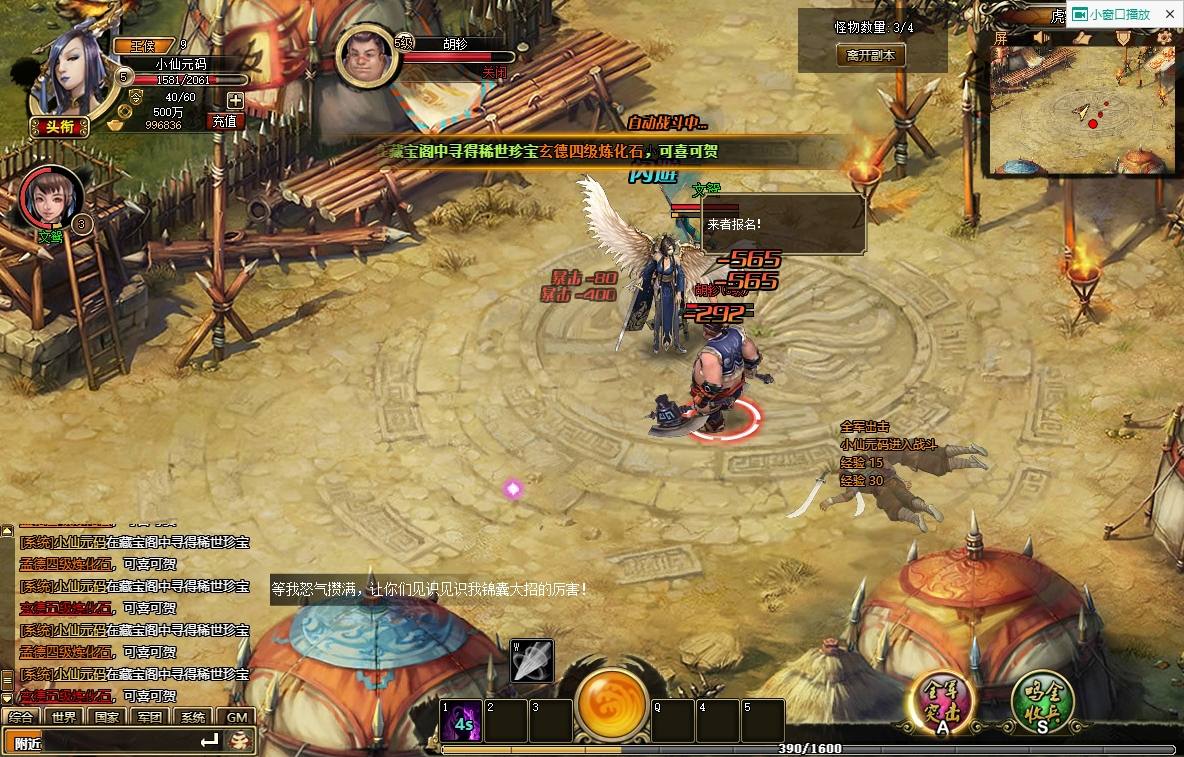Image resolution: width=1184 pixels, height=757 pixels.
Task: Click the 充值 recharge button
Action: (x=225, y=121)
